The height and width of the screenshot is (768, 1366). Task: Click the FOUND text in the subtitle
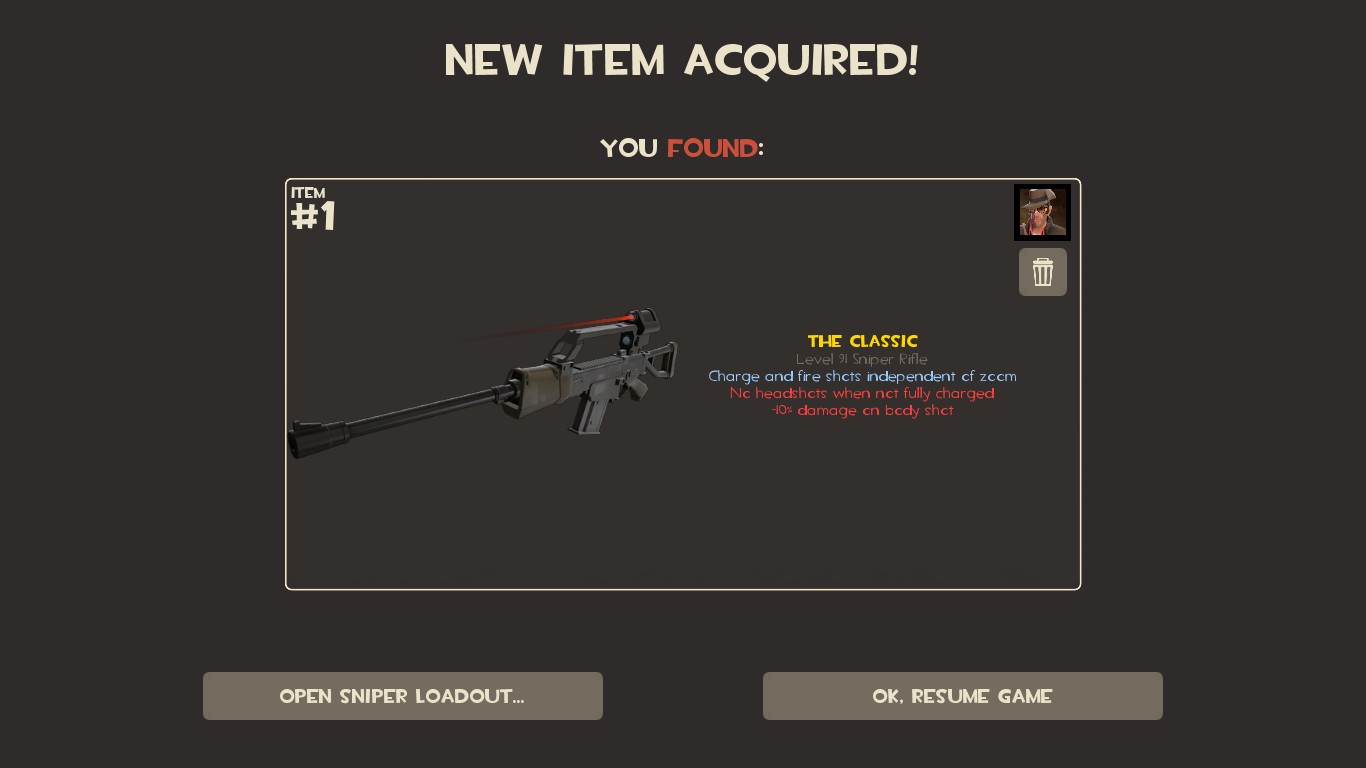(712, 148)
